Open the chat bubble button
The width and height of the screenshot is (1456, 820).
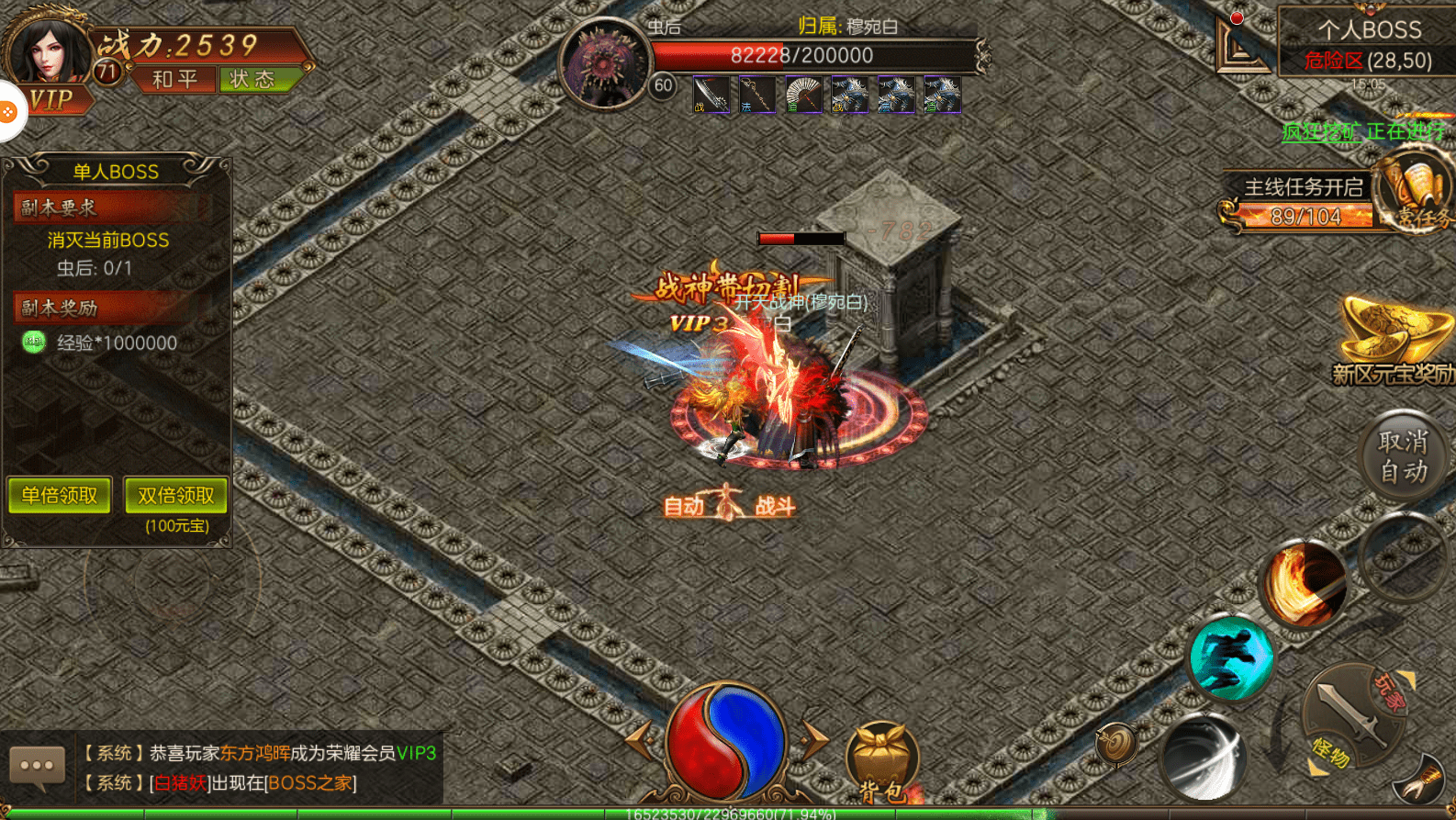[x=37, y=766]
